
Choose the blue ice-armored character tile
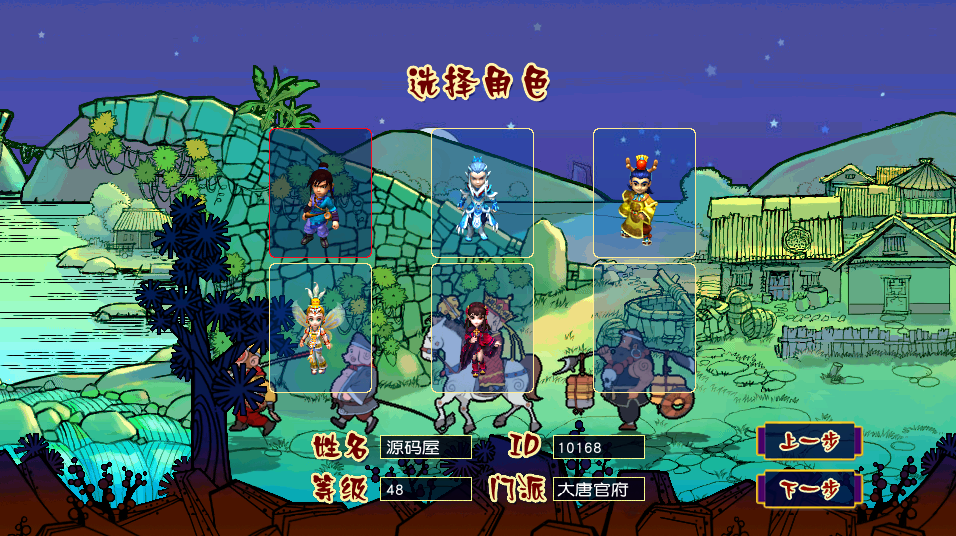coord(482,193)
